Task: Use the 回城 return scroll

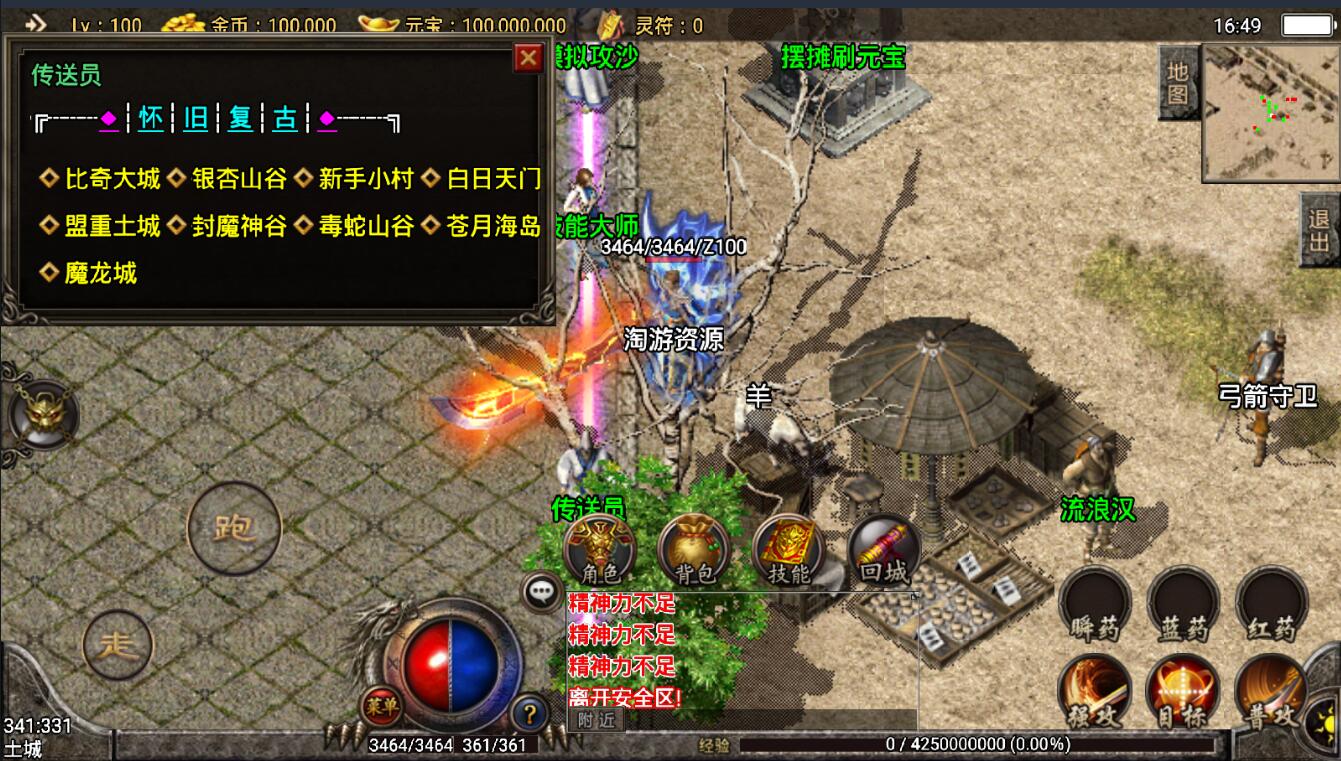Action: coord(883,551)
